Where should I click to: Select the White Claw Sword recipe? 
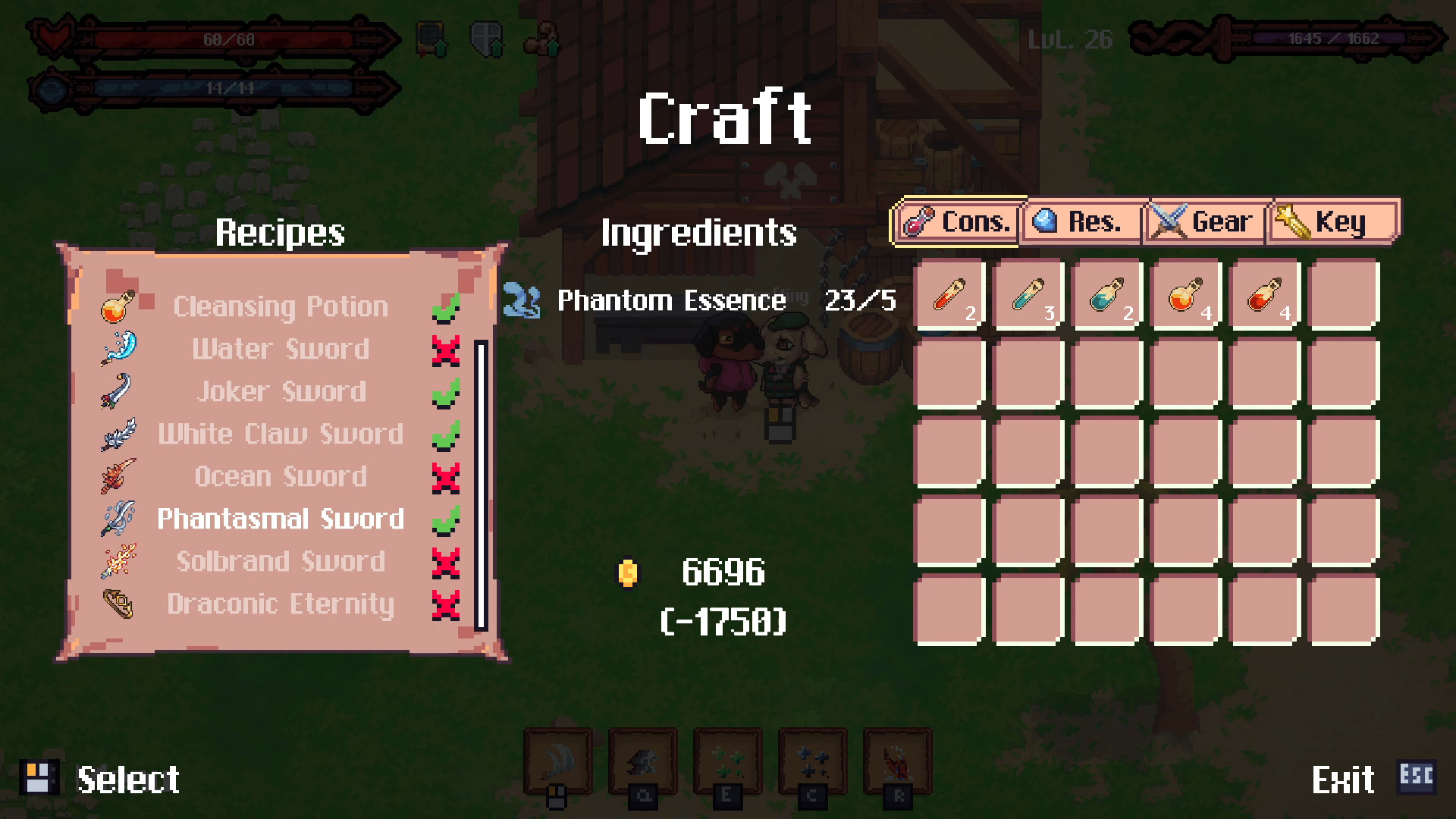(x=281, y=434)
